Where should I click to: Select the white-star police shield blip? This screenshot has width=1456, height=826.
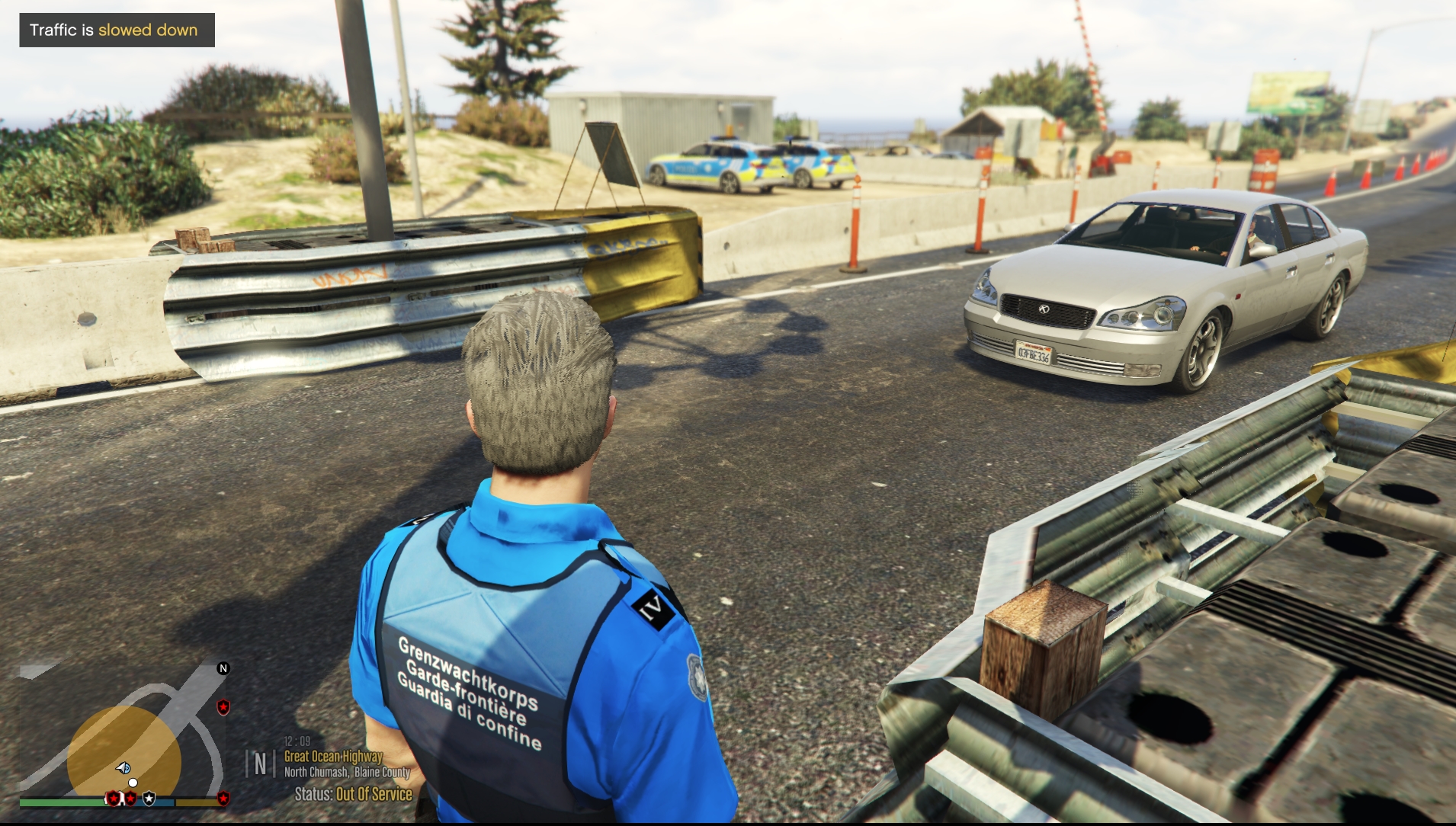point(149,799)
